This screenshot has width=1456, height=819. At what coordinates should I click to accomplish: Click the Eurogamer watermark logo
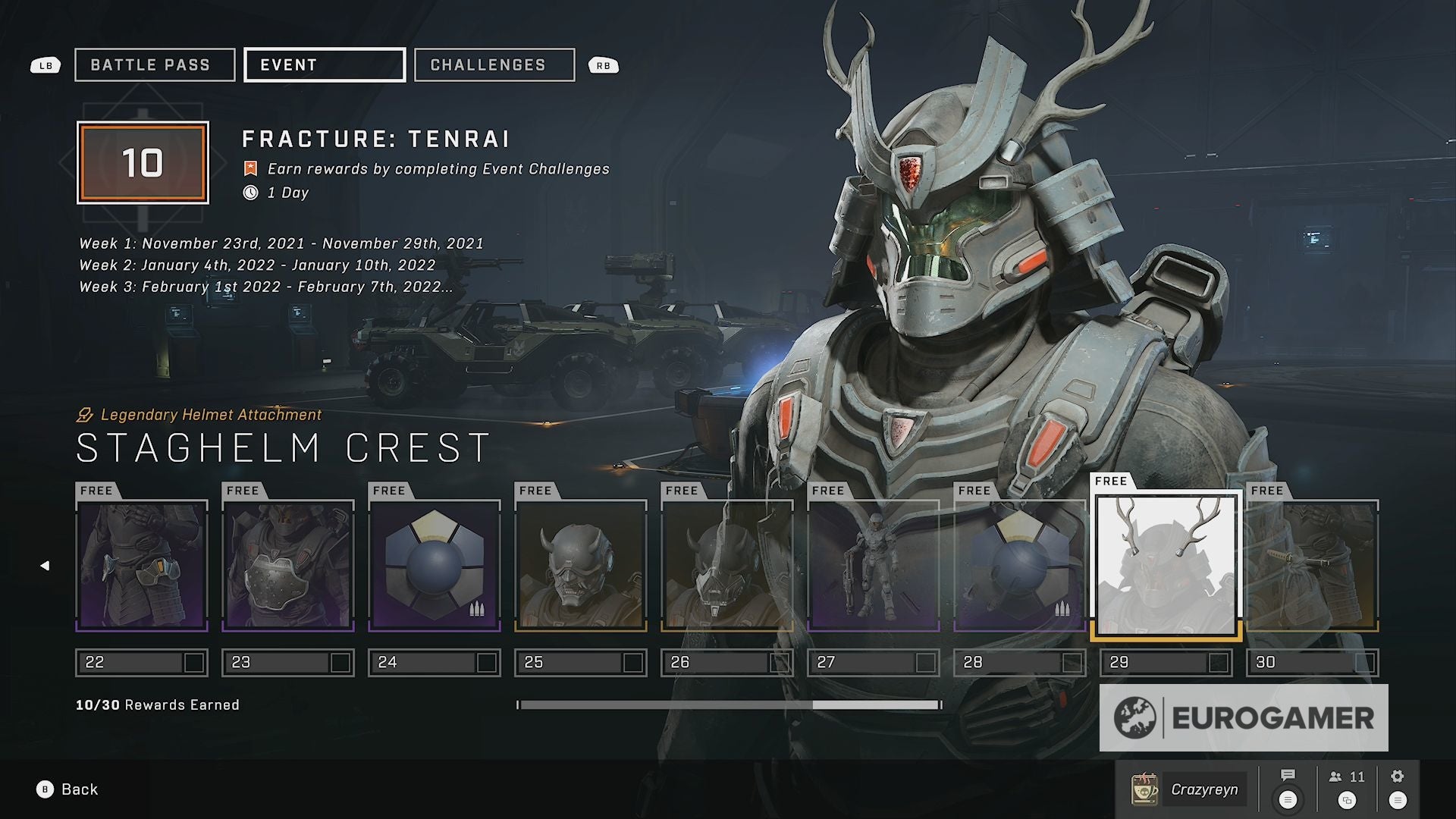pyautogui.click(x=1244, y=718)
